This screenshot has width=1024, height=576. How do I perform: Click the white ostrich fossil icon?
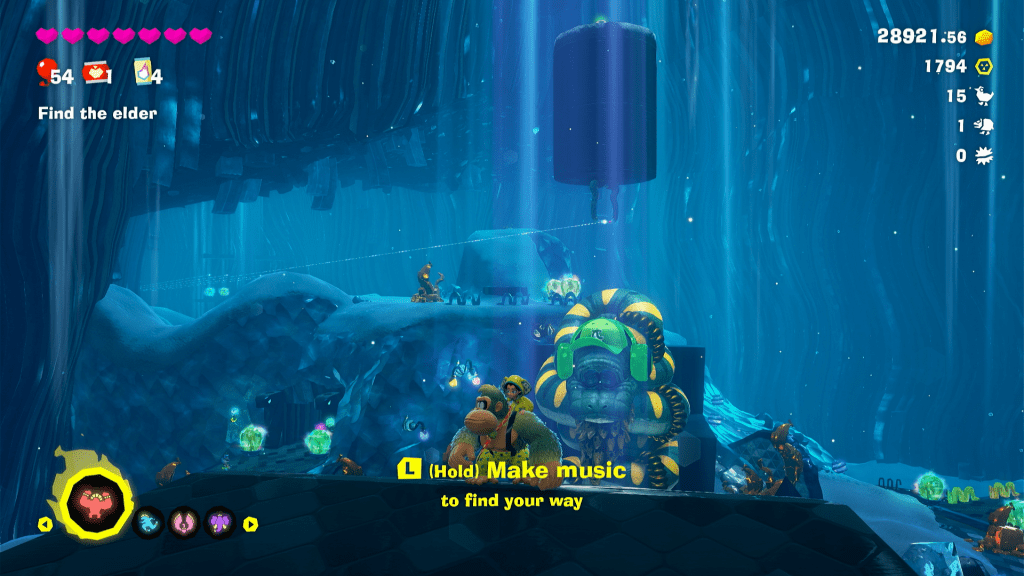(x=985, y=96)
